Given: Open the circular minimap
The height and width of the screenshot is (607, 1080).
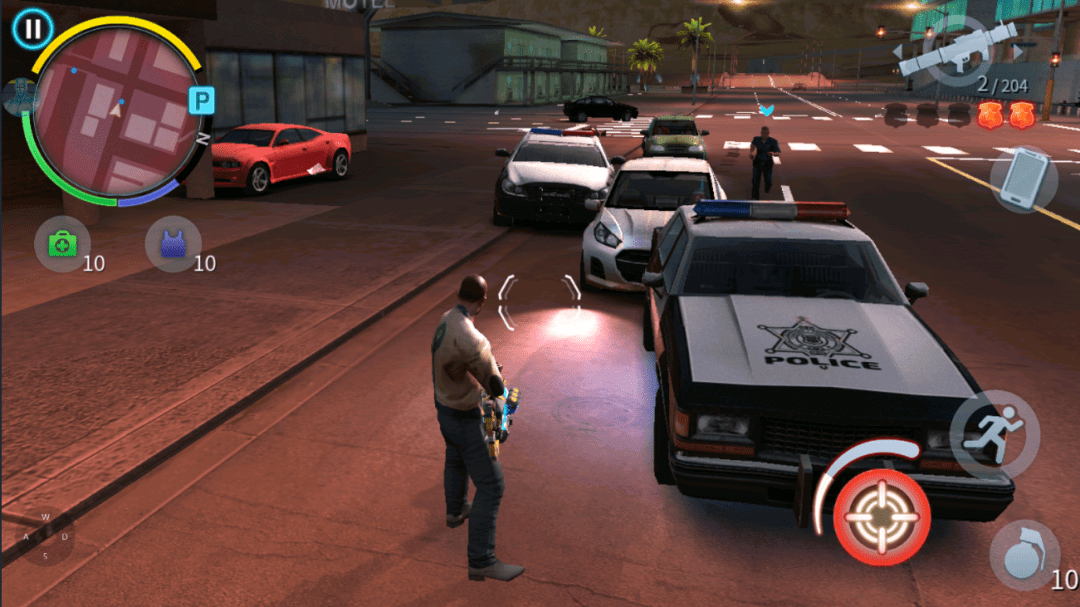Looking at the screenshot, I should [x=115, y=110].
